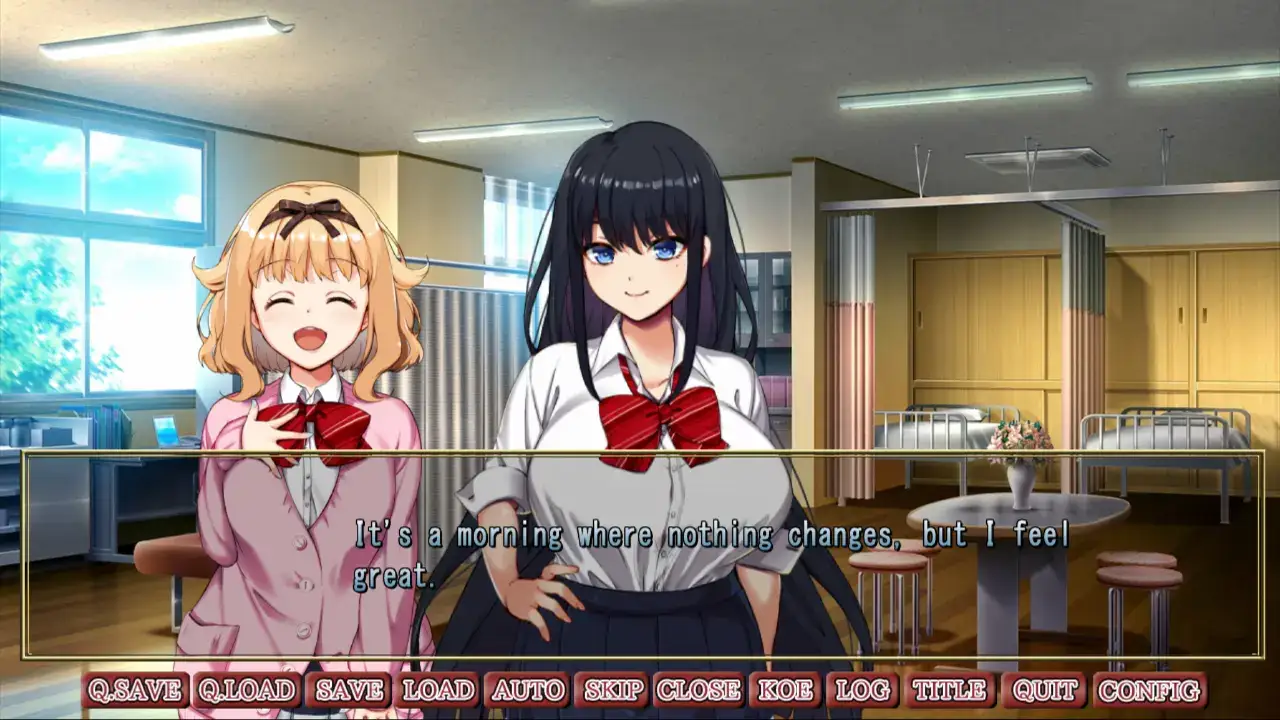Select the KOE voice button

click(x=784, y=690)
